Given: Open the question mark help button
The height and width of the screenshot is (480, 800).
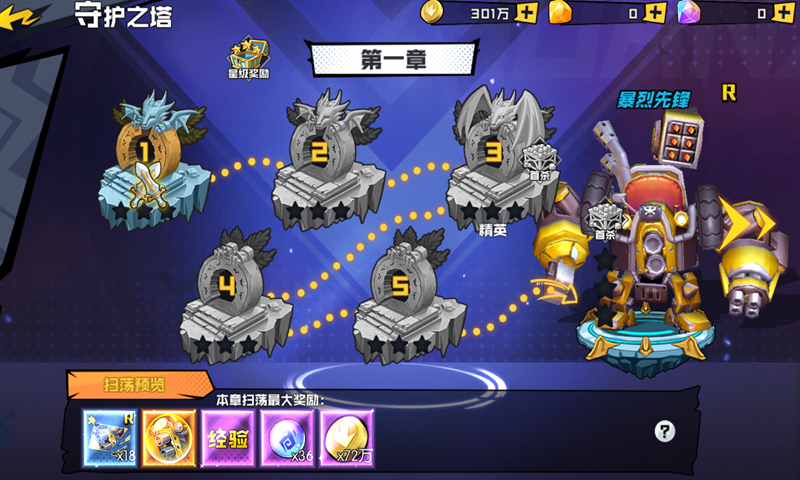Looking at the screenshot, I should [x=665, y=431].
